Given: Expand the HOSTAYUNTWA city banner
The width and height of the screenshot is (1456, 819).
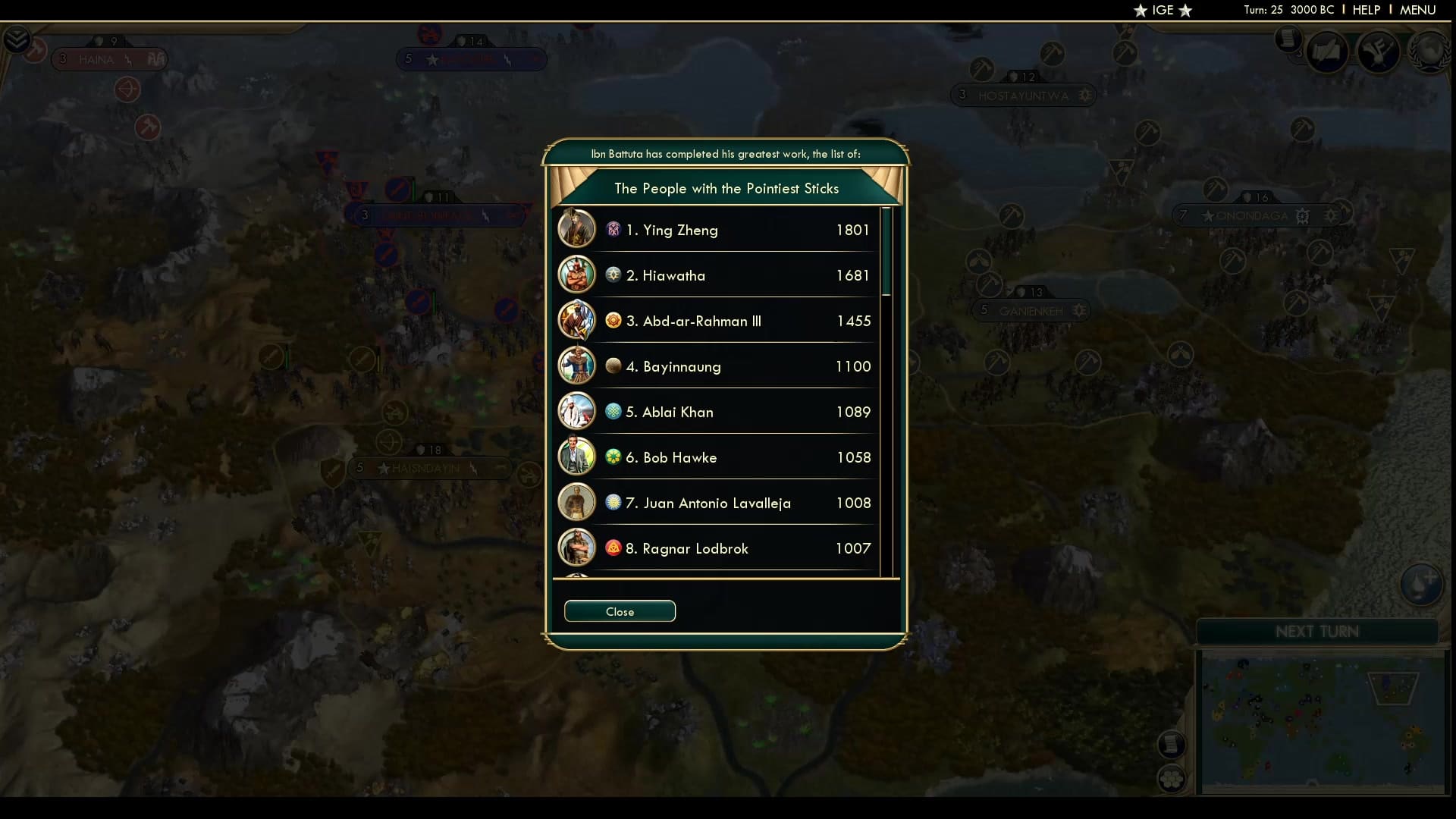Looking at the screenshot, I should pyautogui.click(x=1023, y=95).
